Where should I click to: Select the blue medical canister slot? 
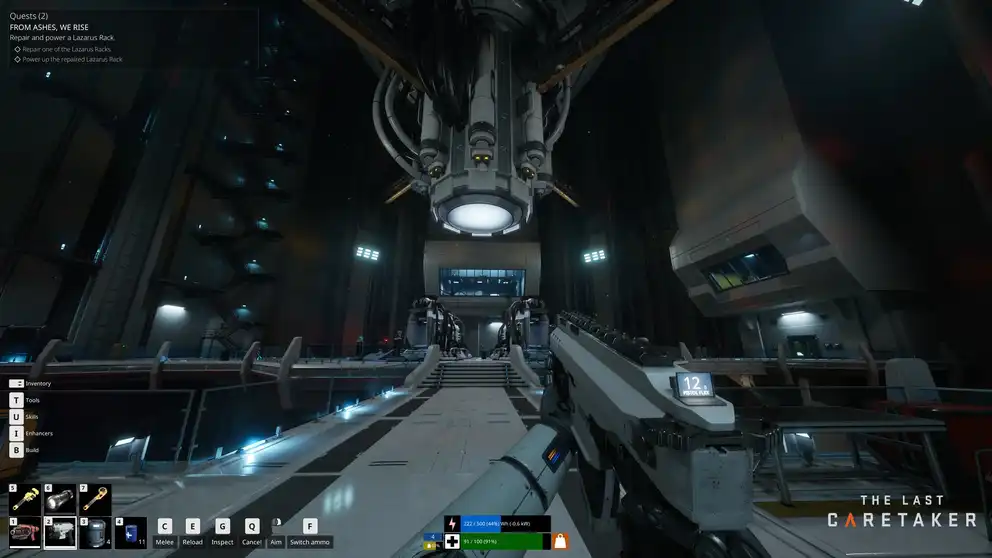(130, 533)
